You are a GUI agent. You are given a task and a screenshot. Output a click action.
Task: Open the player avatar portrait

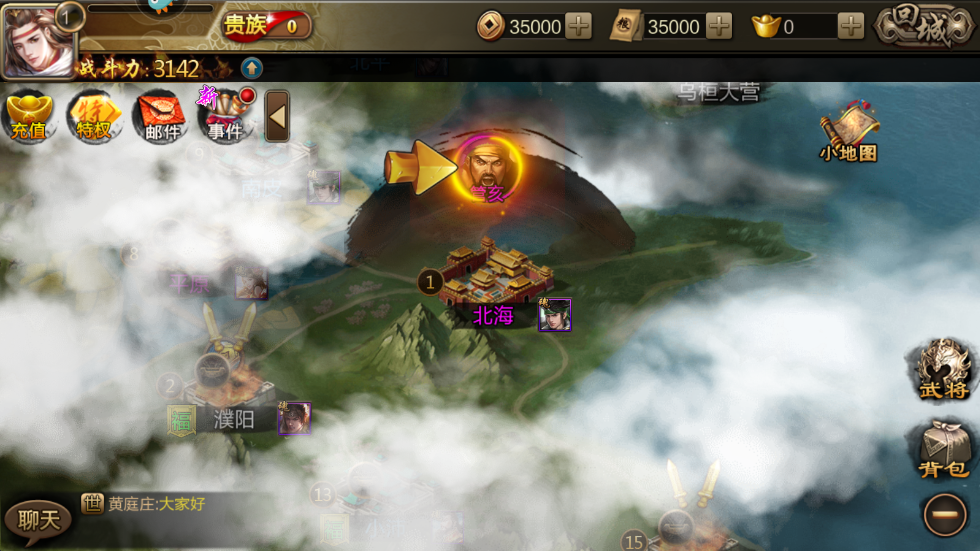pos(36,40)
